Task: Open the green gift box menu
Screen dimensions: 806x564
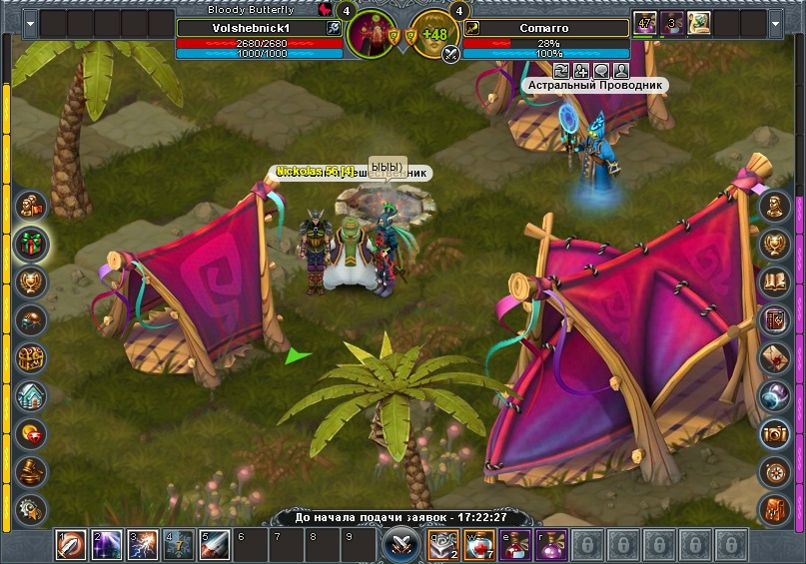Action: coord(31,243)
